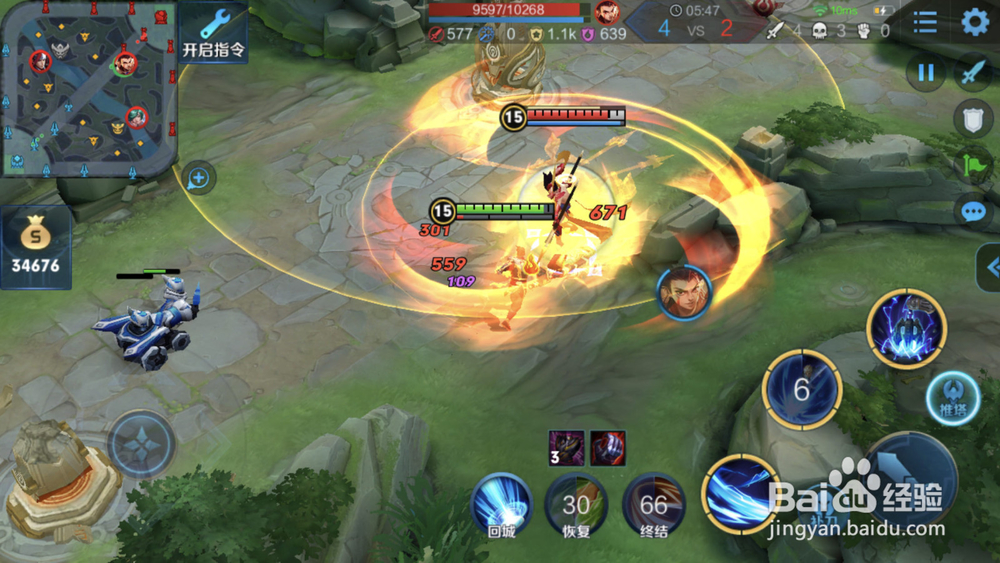Tap the green flag signal icon
The height and width of the screenshot is (563, 1000).
(x=974, y=165)
